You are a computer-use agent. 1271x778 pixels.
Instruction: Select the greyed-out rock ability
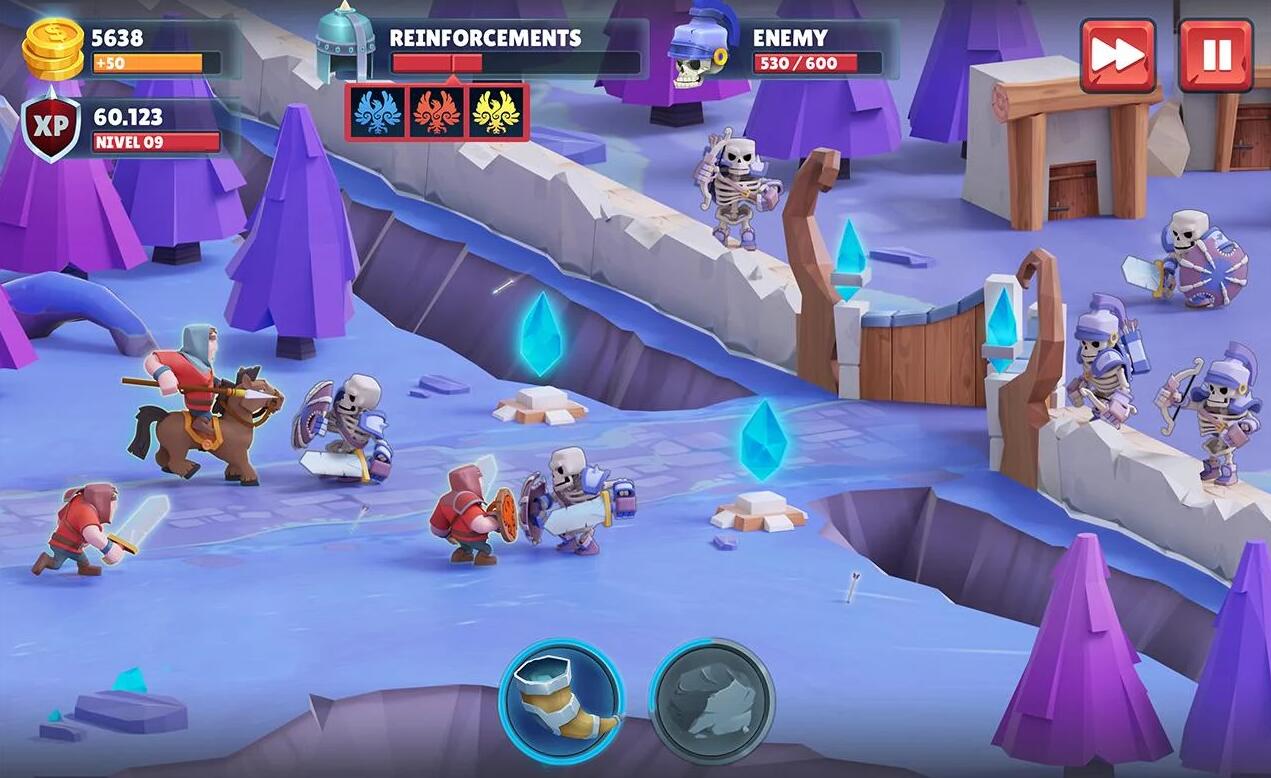(x=711, y=701)
